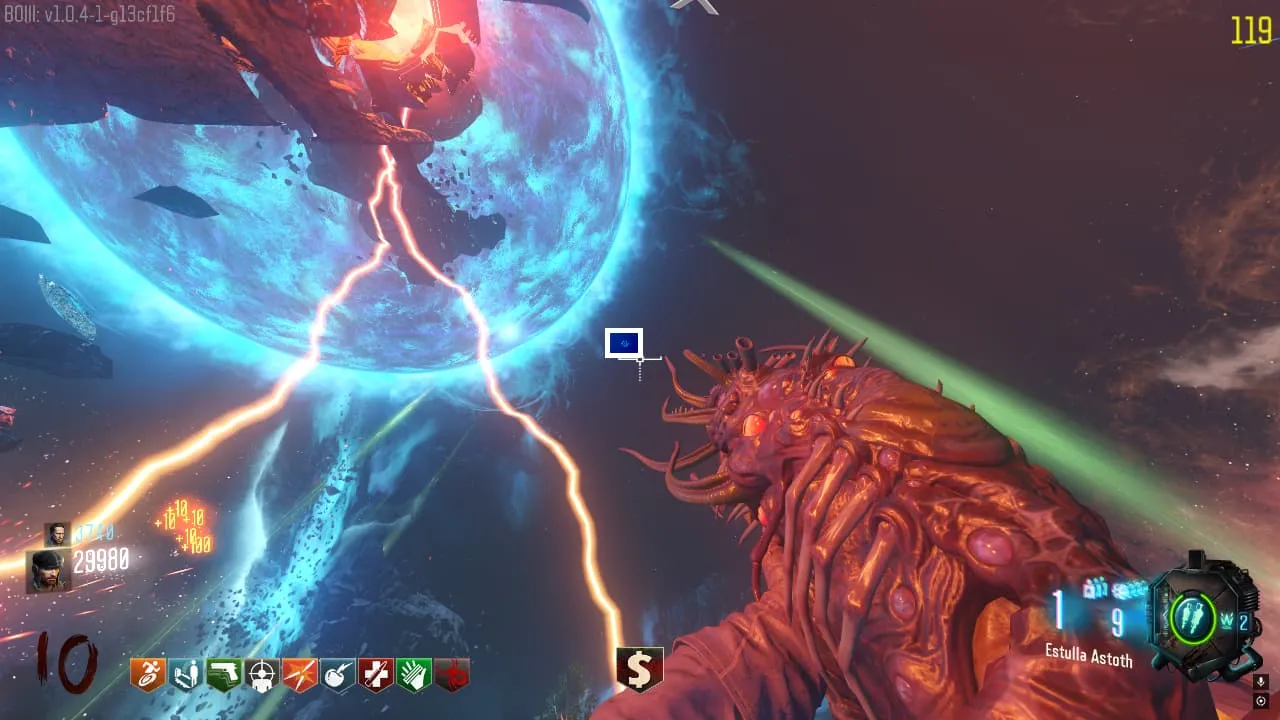Click the Mule Kick pistol perk icon
1280x720 pixels.
click(x=224, y=675)
